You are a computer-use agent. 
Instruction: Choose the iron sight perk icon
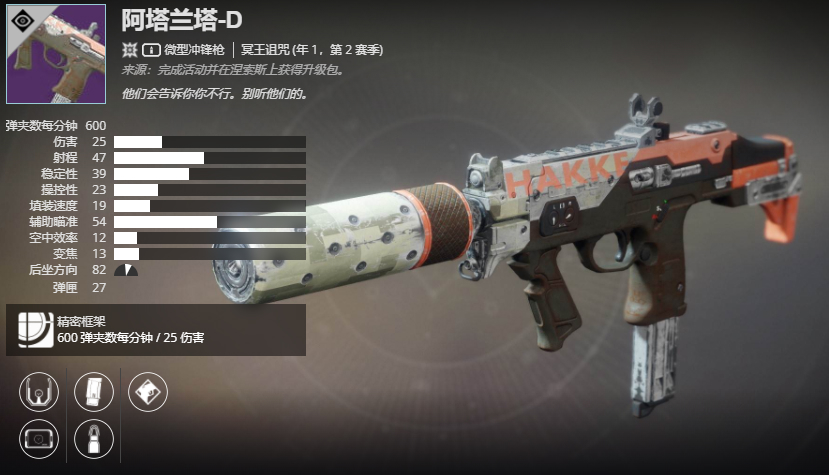click(x=39, y=390)
